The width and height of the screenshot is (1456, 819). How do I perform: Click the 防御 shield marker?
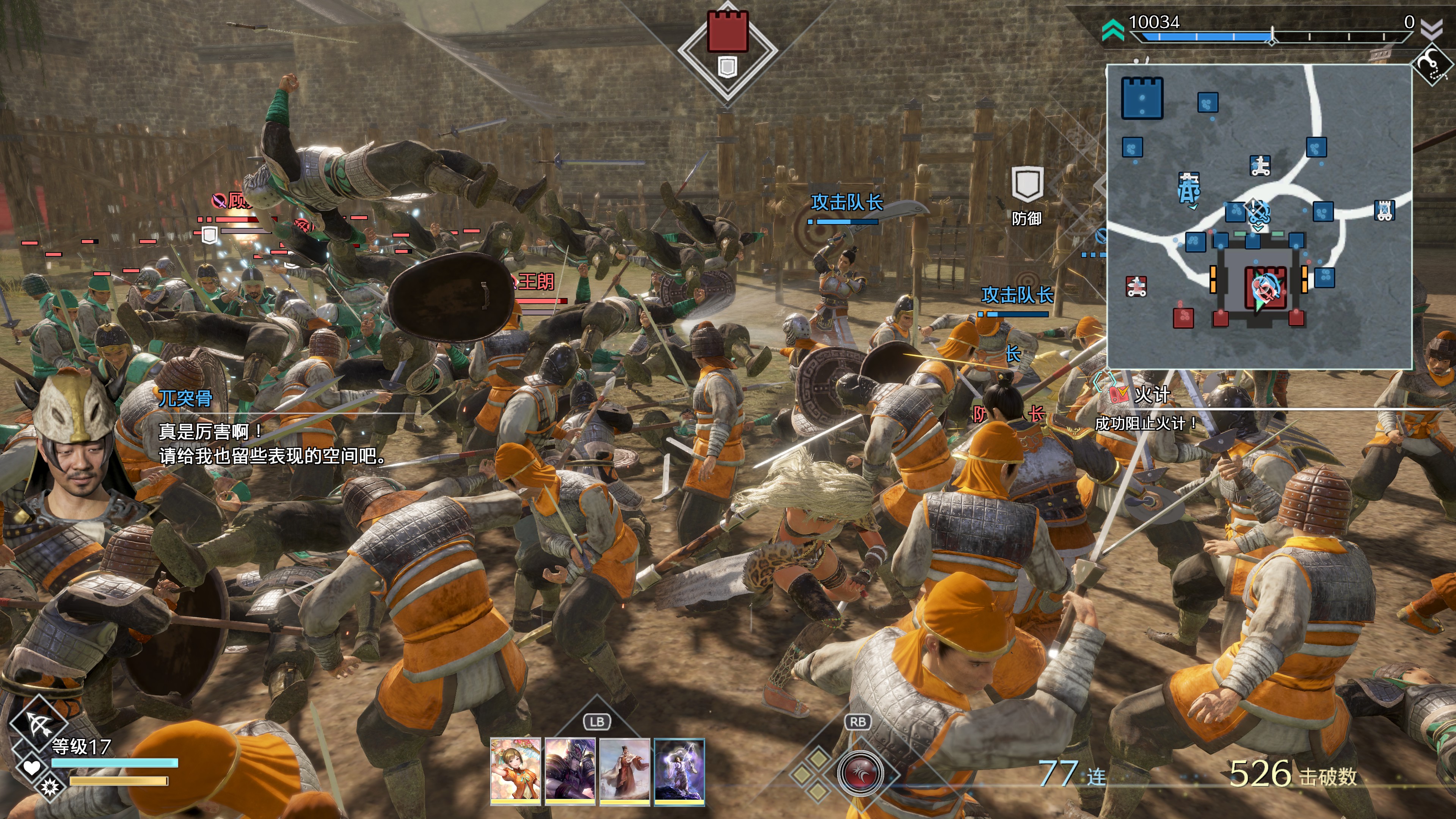(x=1026, y=185)
